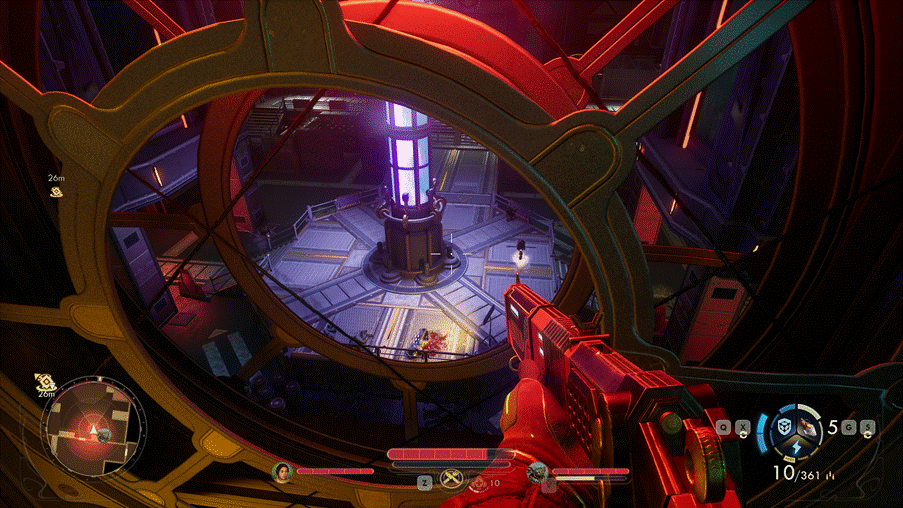Activate the crossed-tools melee ability icon

tap(449, 483)
